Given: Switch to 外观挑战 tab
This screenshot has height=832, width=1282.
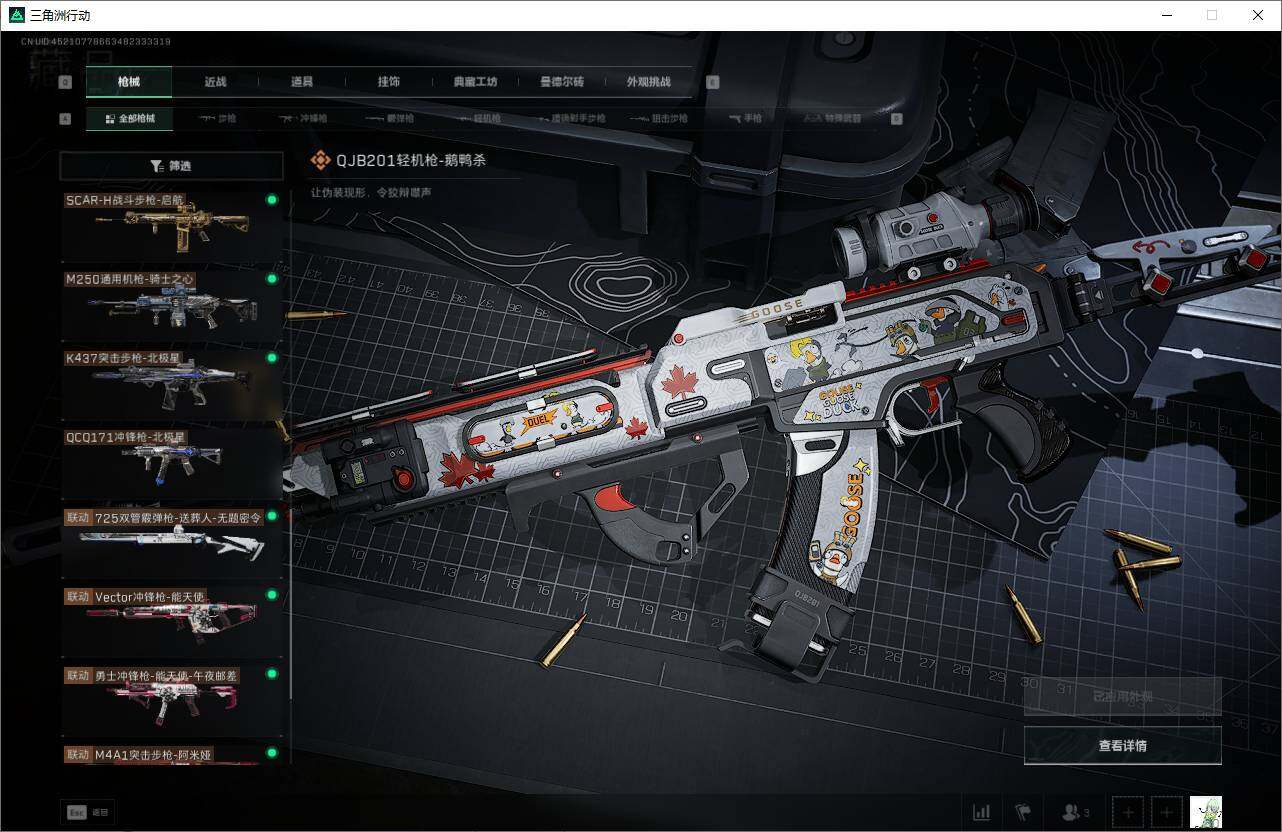Looking at the screenshot, I should point(649,82).
